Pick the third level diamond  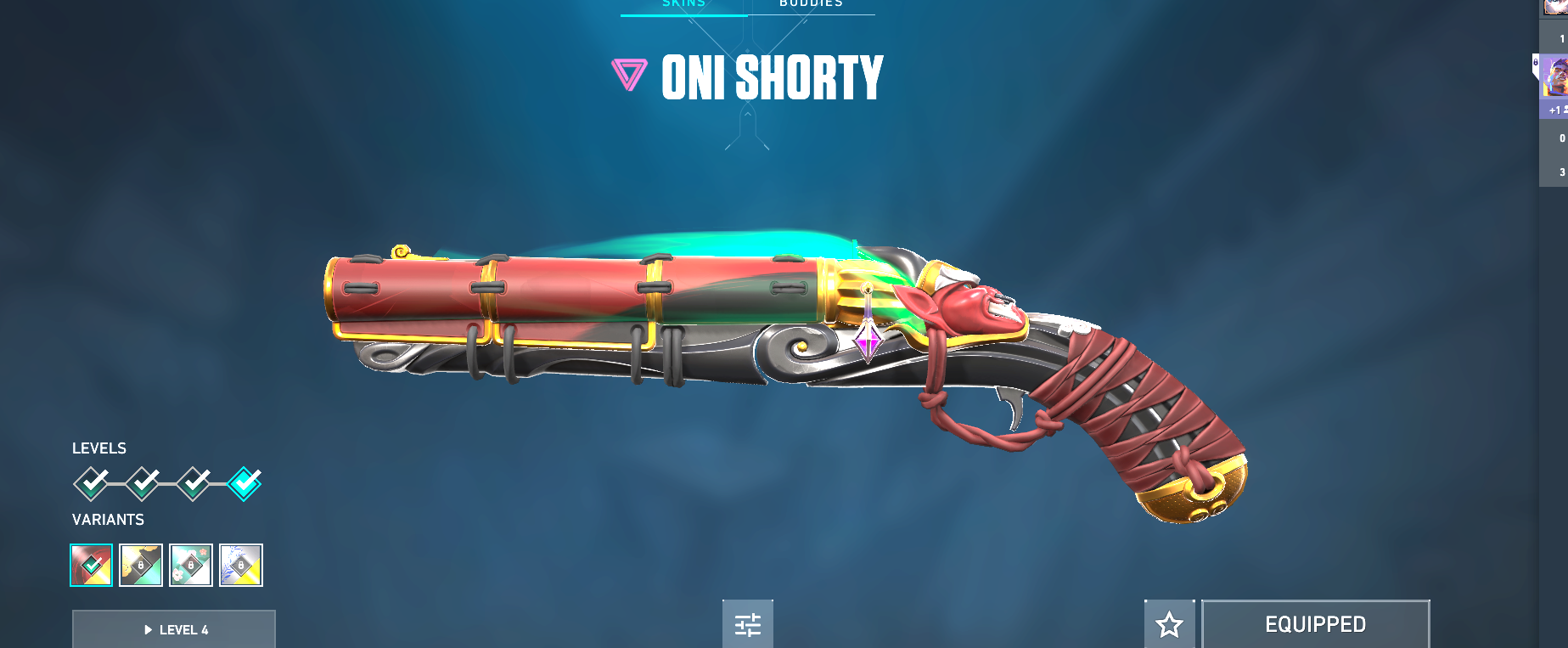tap(194, 483)
